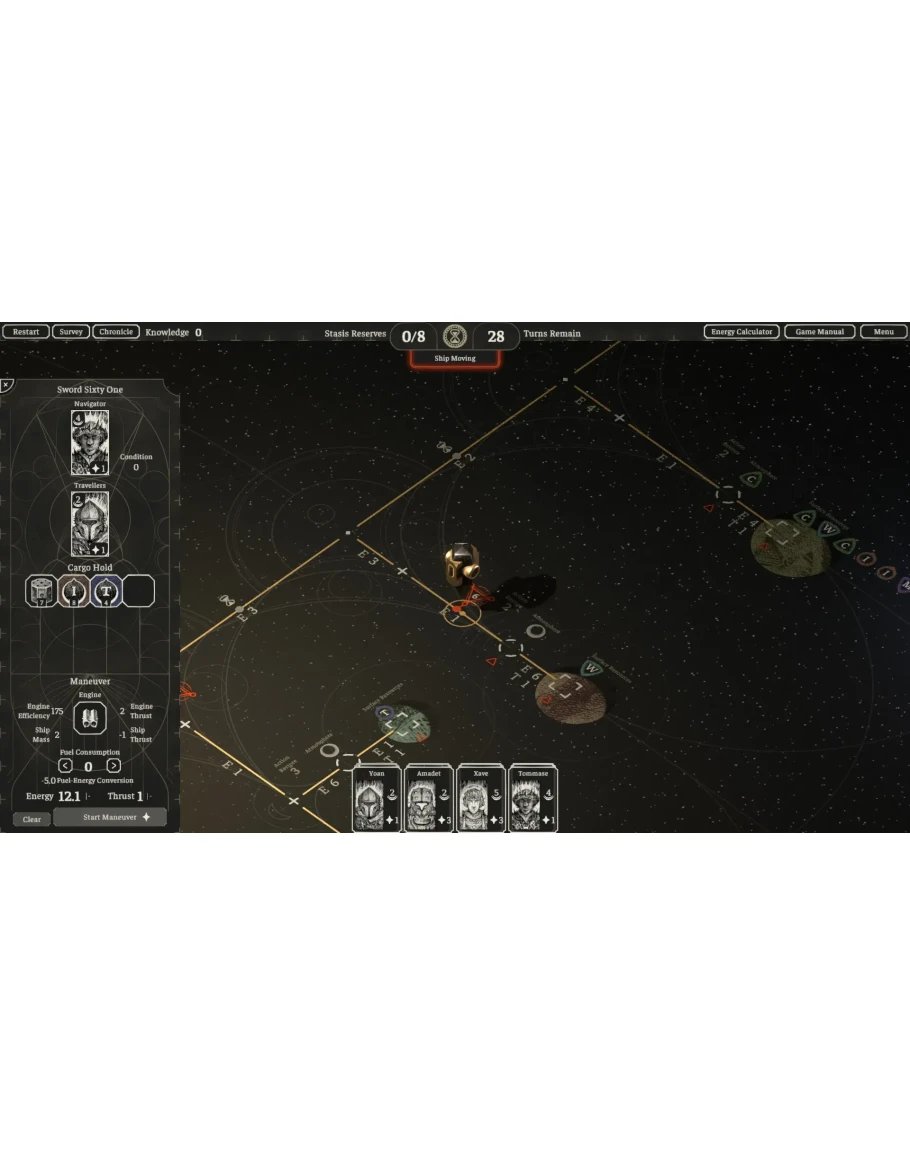The width and height of the screenshot is (910, 1155).
Task: Select the barrel cargo slot
Action: (x=41, y=591)
